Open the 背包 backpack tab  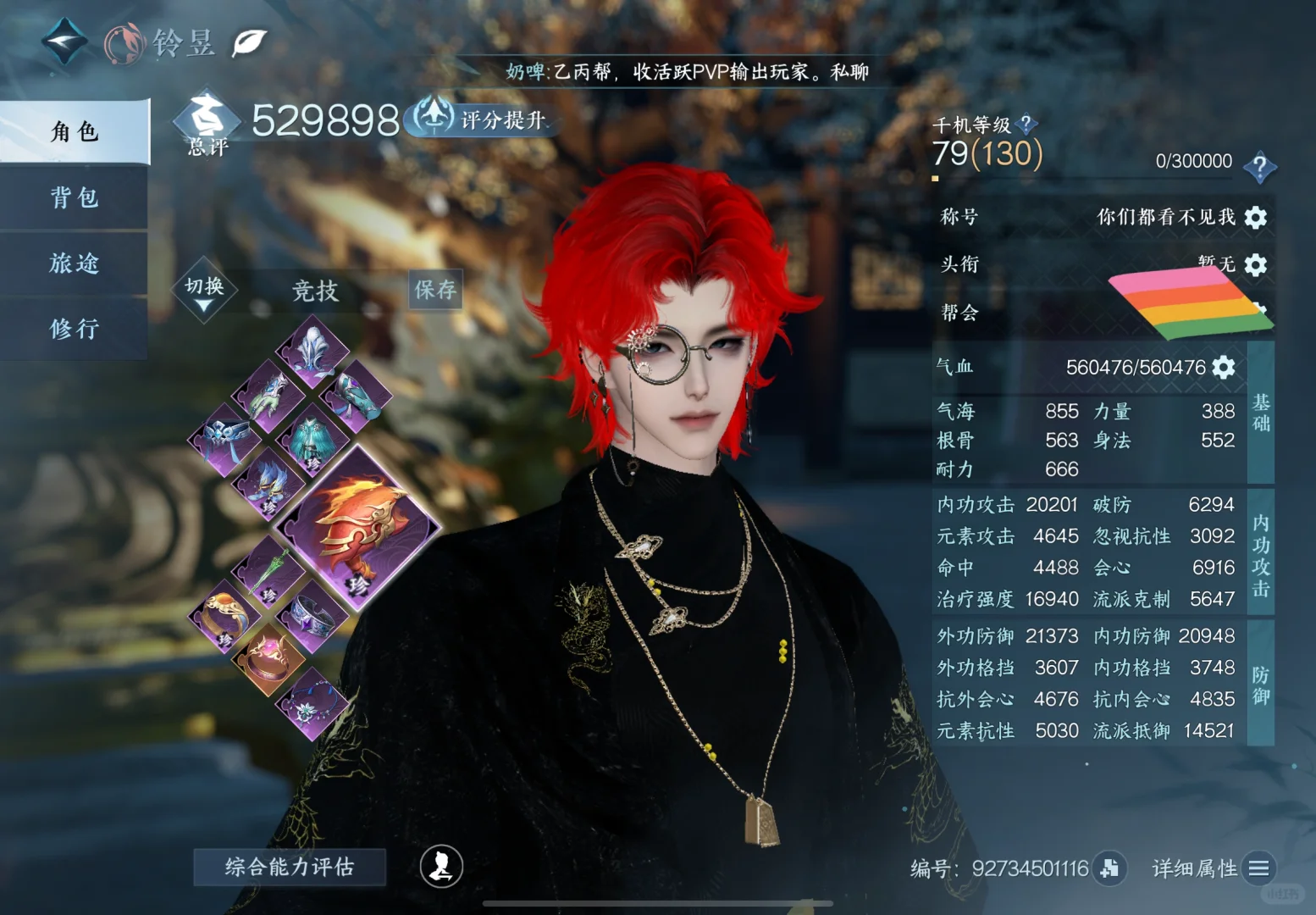click(75, 197)
